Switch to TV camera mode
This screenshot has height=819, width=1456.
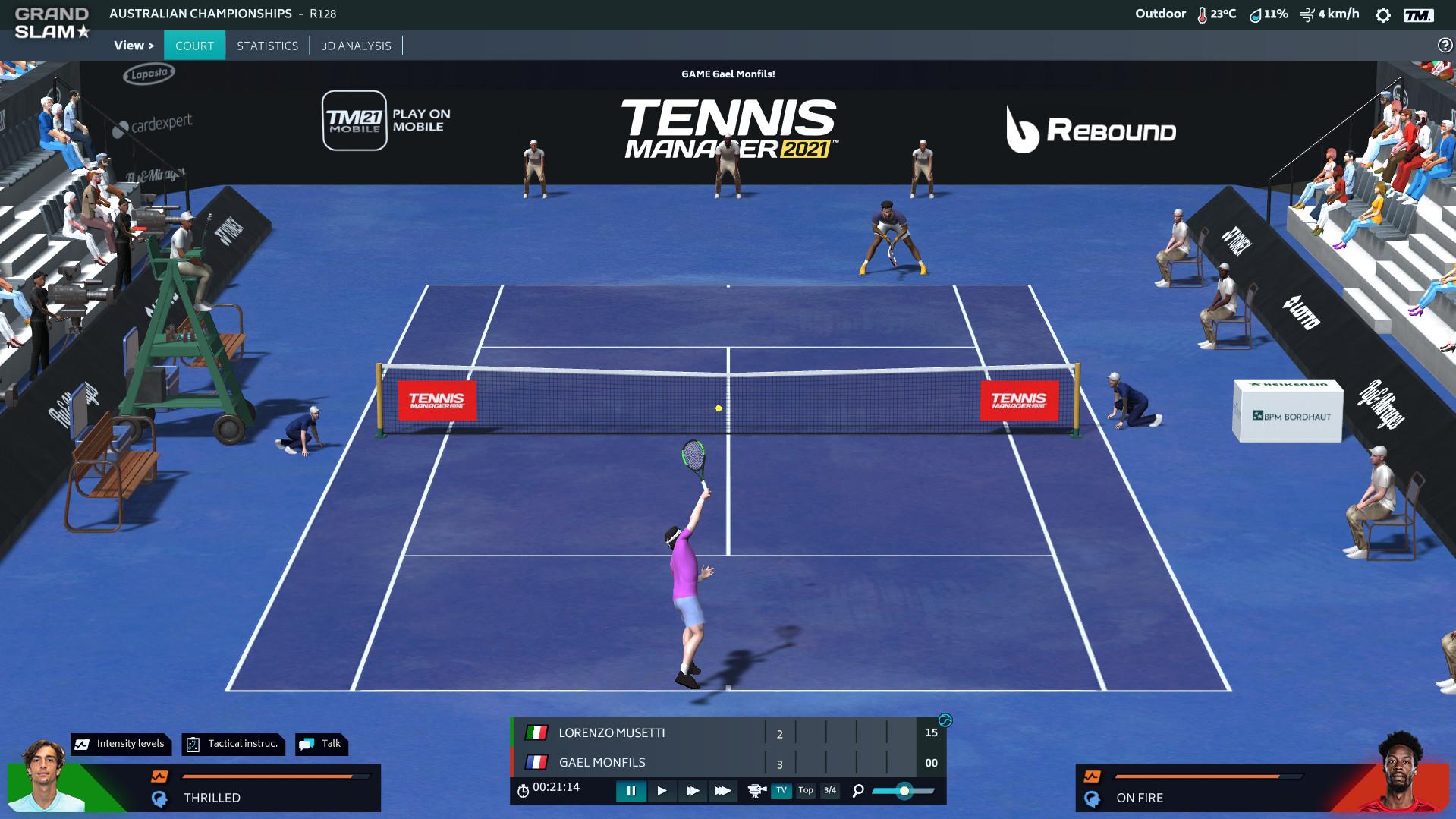coord(781,790)
